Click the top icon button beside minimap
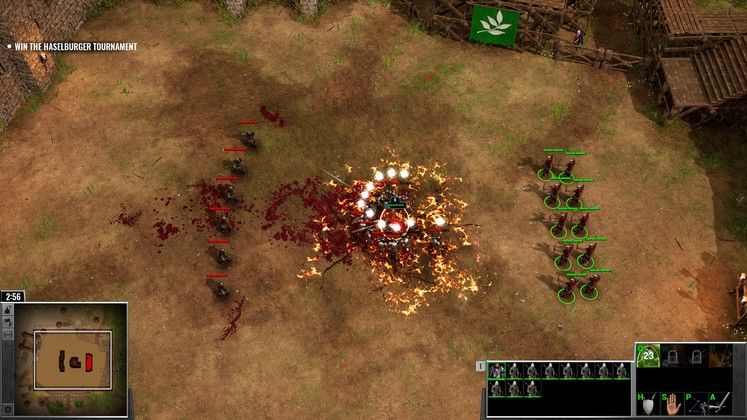The width and height of the screenshot is (747, 420). point(8,310)
